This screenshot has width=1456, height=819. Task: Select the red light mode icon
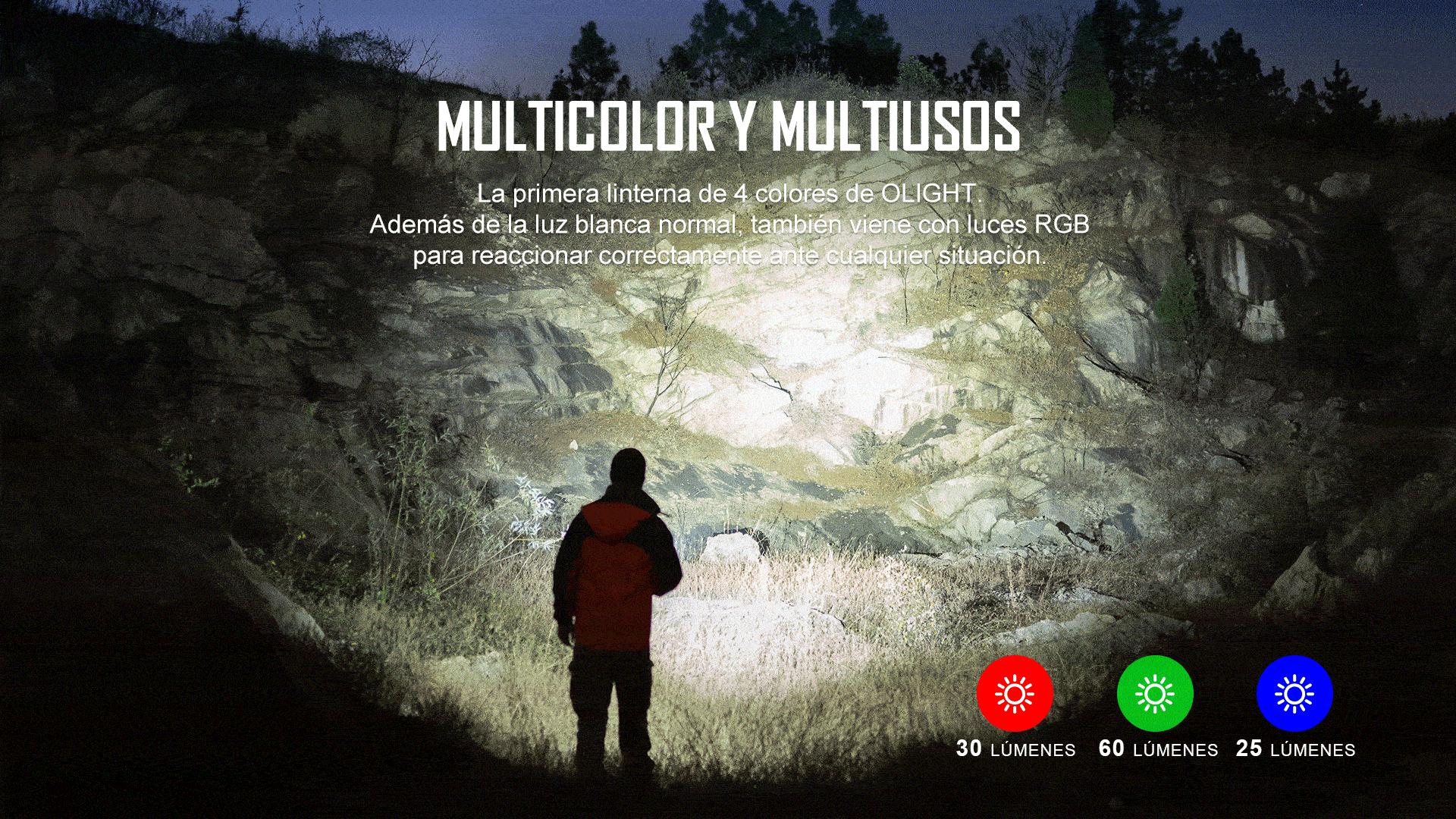(1015, 693)
